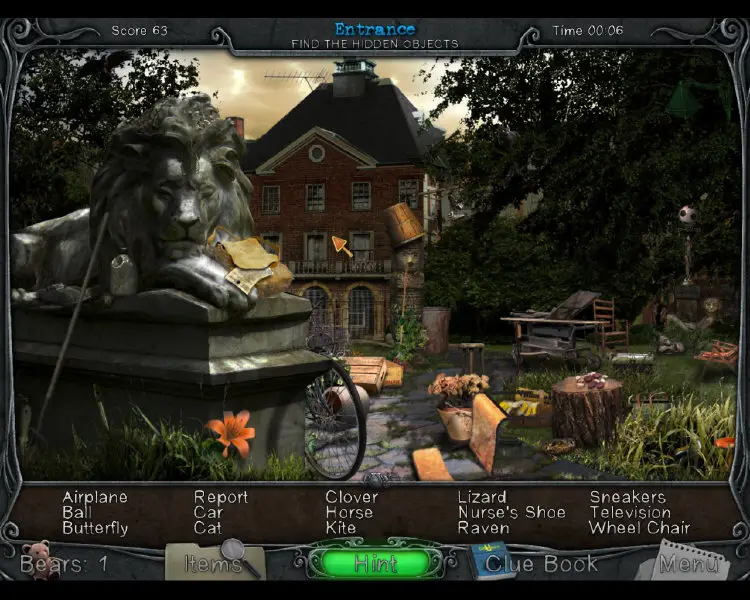Pick the Nurse's Shoe list entry

(511, 512)
